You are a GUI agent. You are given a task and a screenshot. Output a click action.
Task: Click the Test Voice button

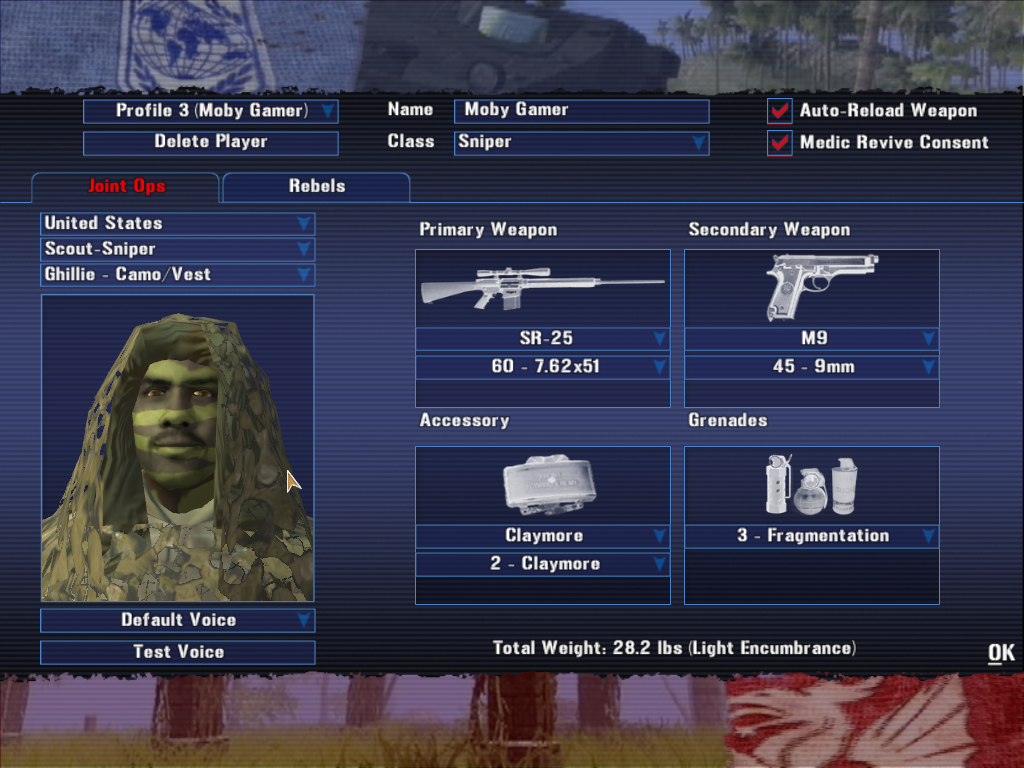pos(178,652)
